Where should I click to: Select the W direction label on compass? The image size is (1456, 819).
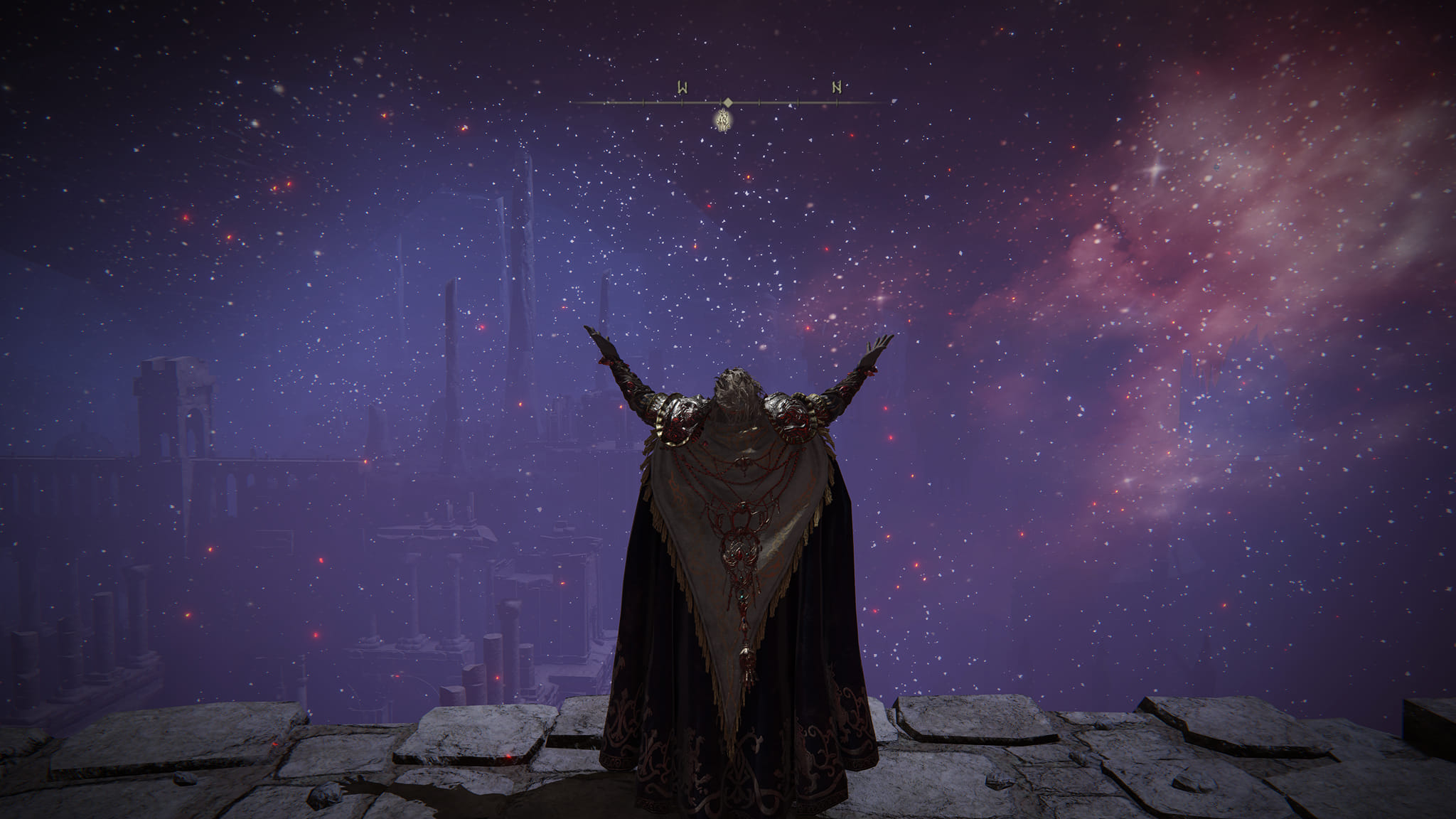click(682, 88)
